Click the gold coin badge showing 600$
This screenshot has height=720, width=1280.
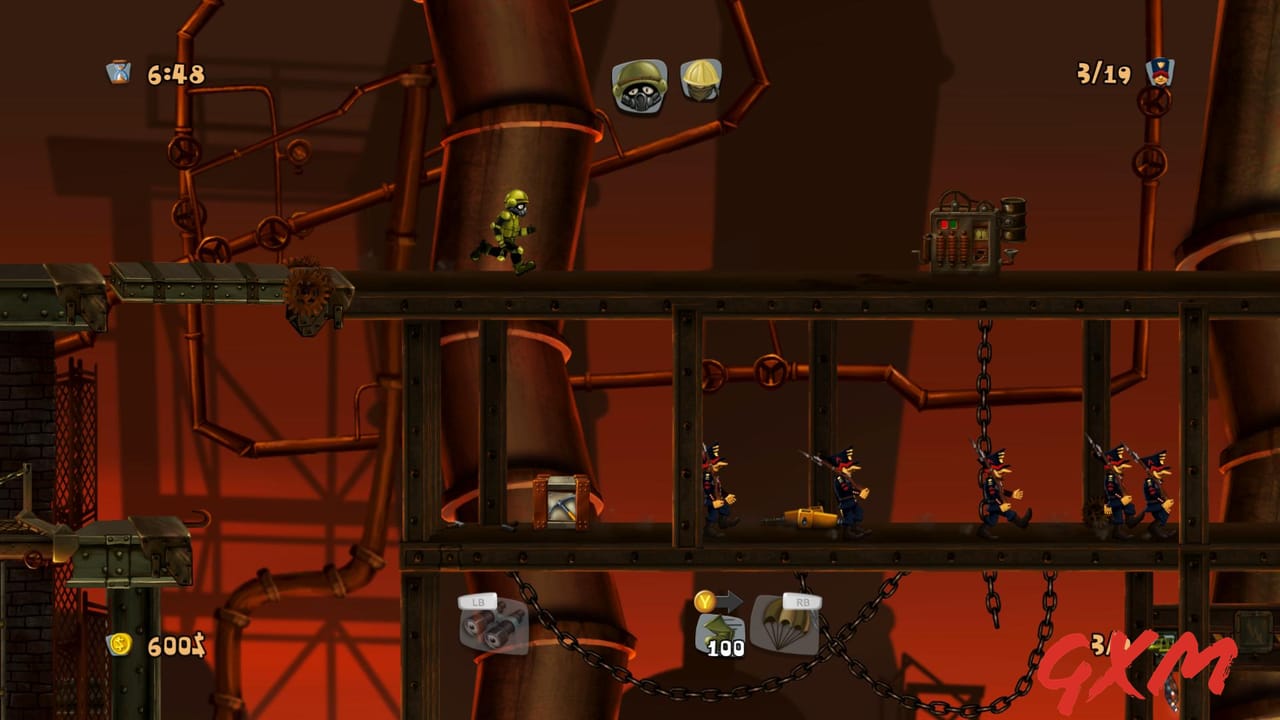(x=120, y=647)
